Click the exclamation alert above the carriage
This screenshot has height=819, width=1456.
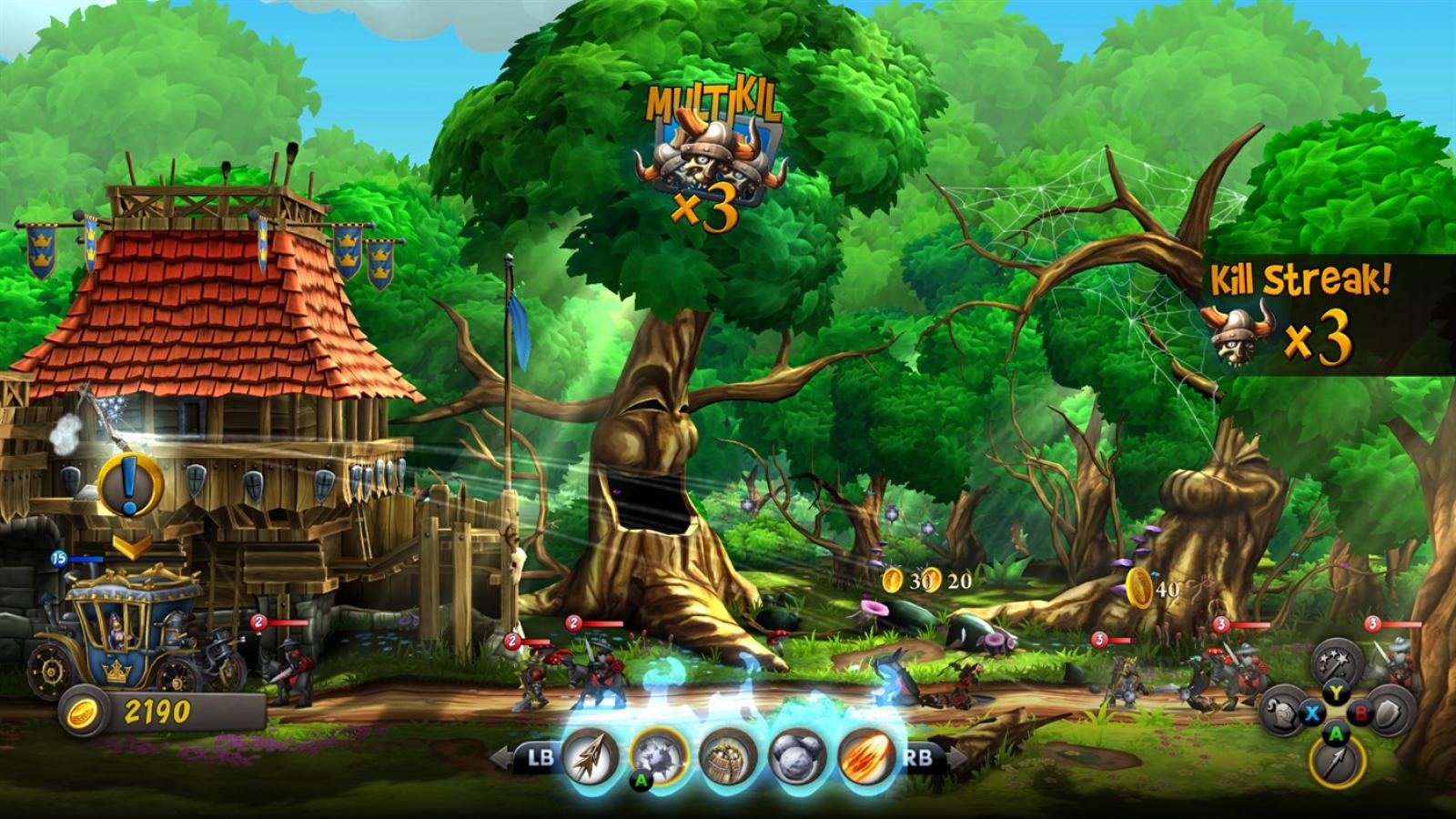pos(130,486)
